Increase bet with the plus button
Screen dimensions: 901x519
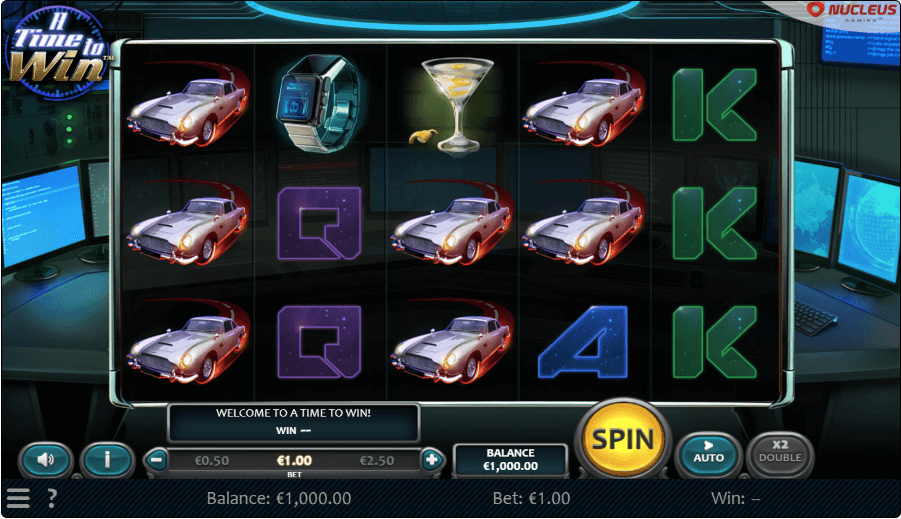(x=432, y=460)
